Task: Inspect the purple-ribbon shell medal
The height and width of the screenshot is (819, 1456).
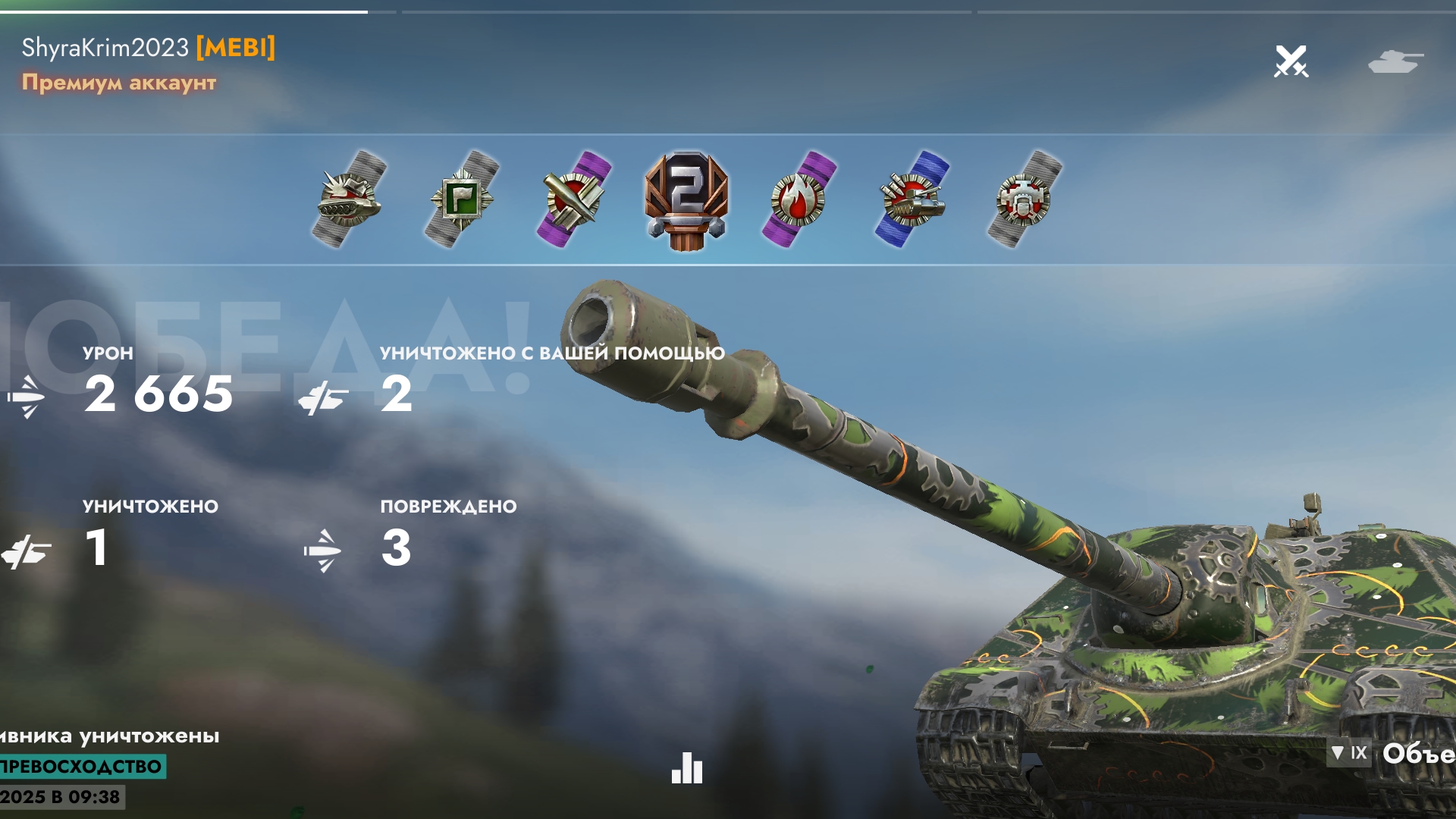Action: (x=574, y=199)
